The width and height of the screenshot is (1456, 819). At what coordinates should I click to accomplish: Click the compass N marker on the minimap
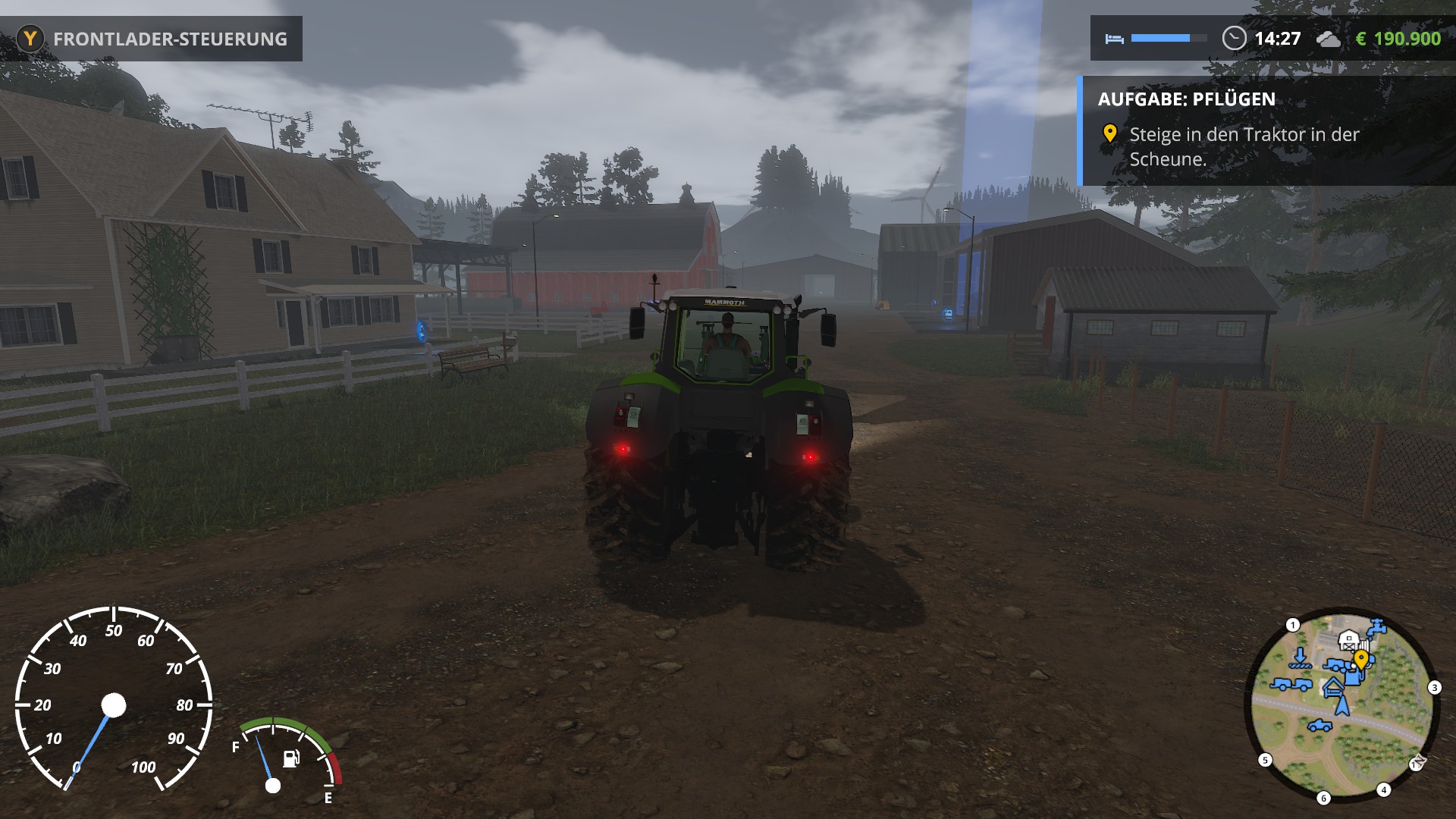click(1418, 763)
